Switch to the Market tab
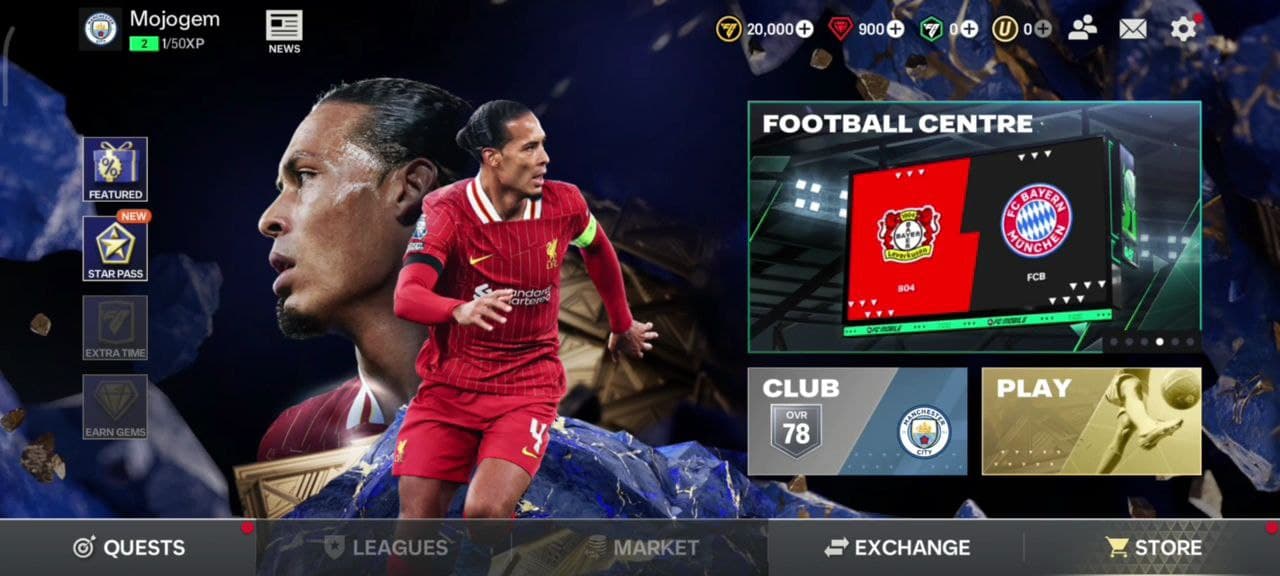Viewport: 1280px width, 576px height. point(641,547)
